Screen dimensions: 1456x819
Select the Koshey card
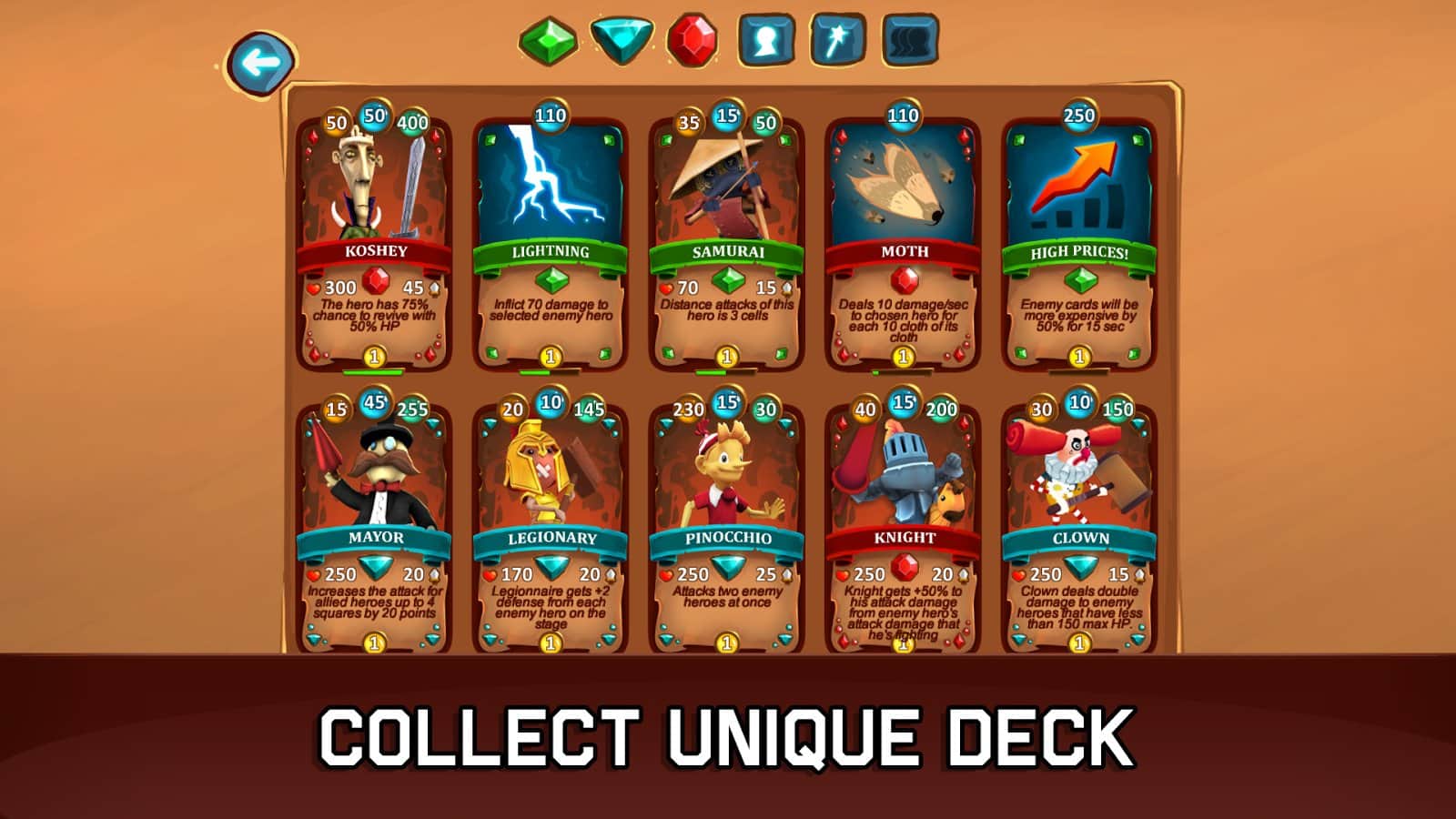click(374, 241)
